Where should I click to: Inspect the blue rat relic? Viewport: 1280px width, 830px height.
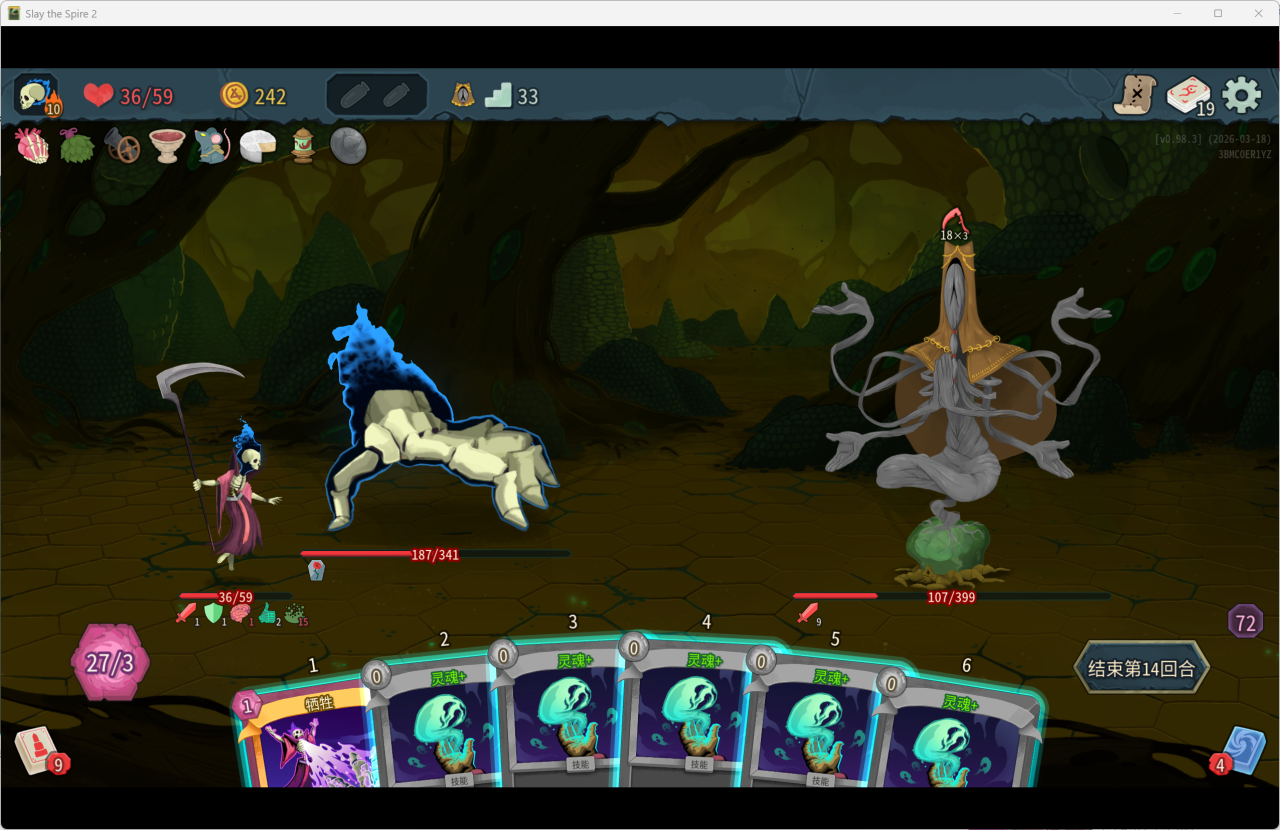point(212,146)
